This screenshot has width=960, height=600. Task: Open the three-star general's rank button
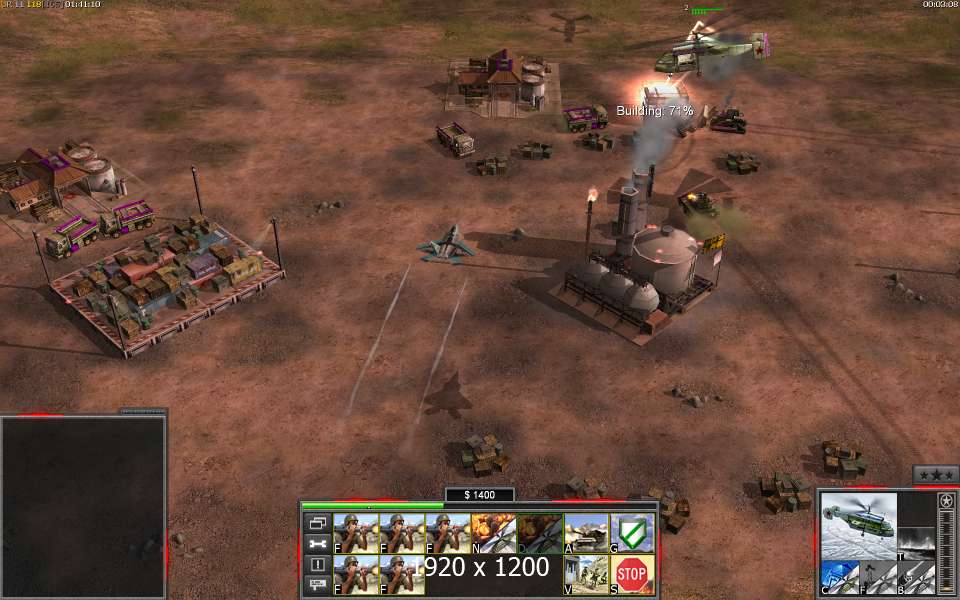[935, 475]
